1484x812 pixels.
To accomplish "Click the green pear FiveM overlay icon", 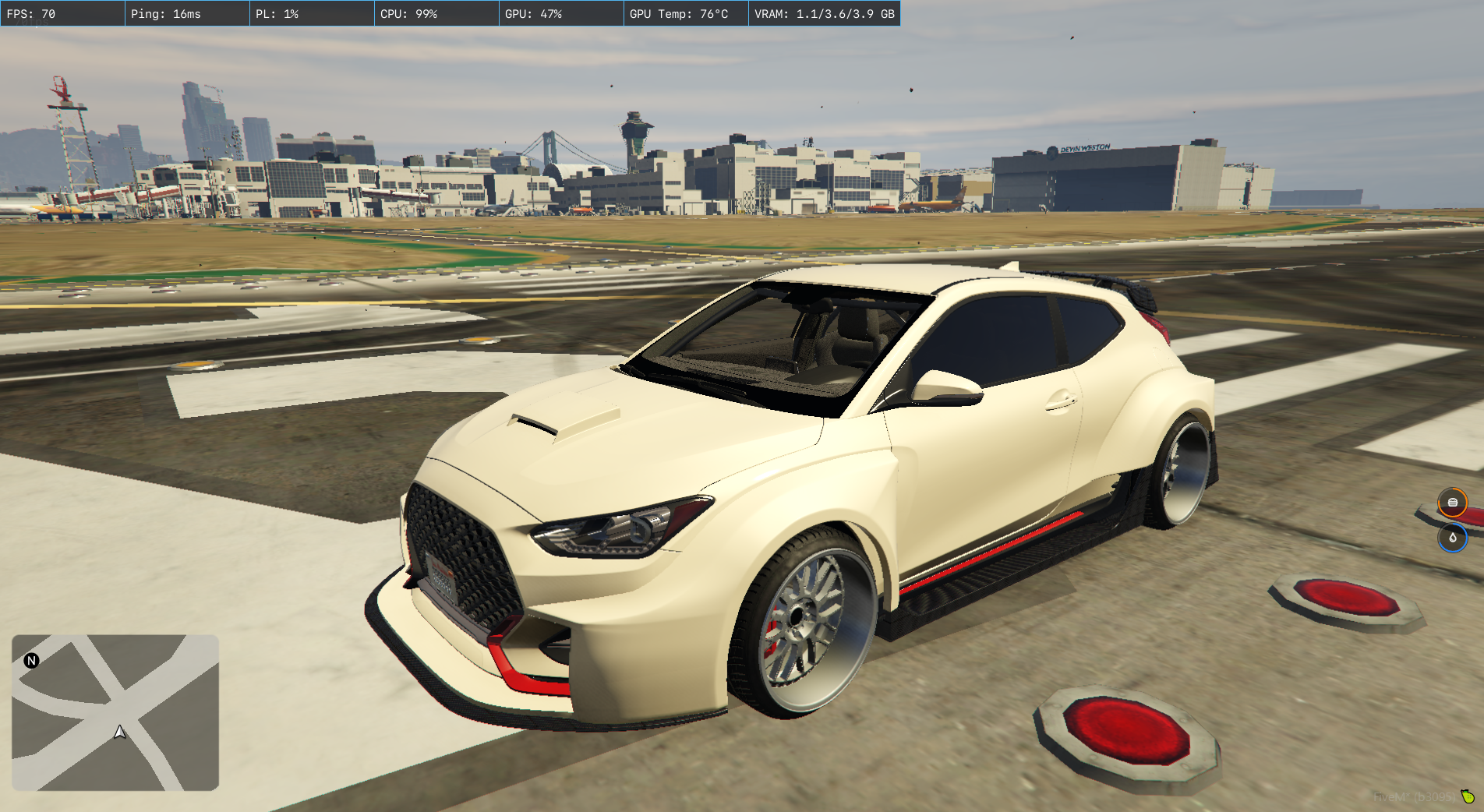I will (x=1468, y=796).
